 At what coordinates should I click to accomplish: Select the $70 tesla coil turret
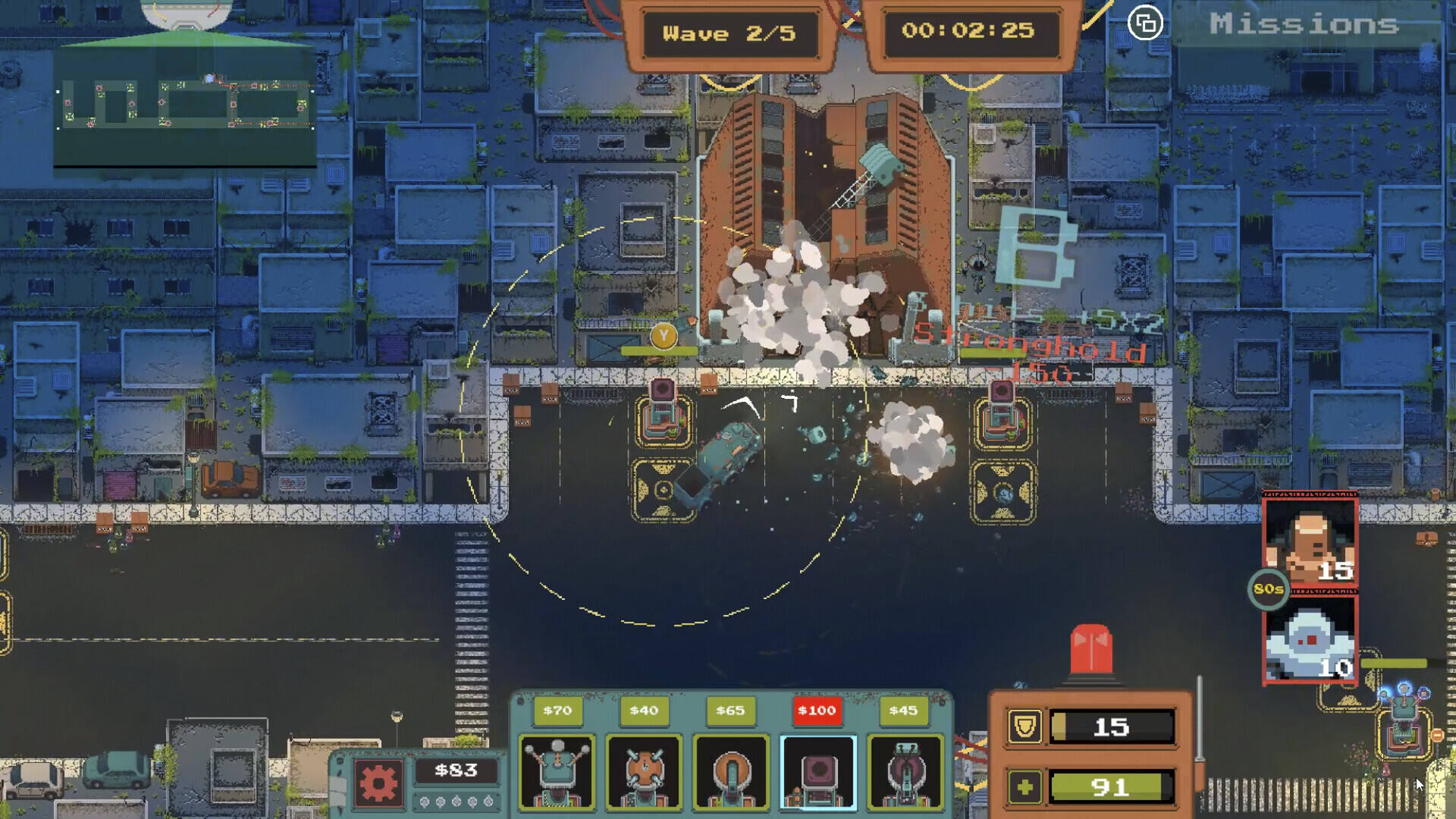point(557,771)
